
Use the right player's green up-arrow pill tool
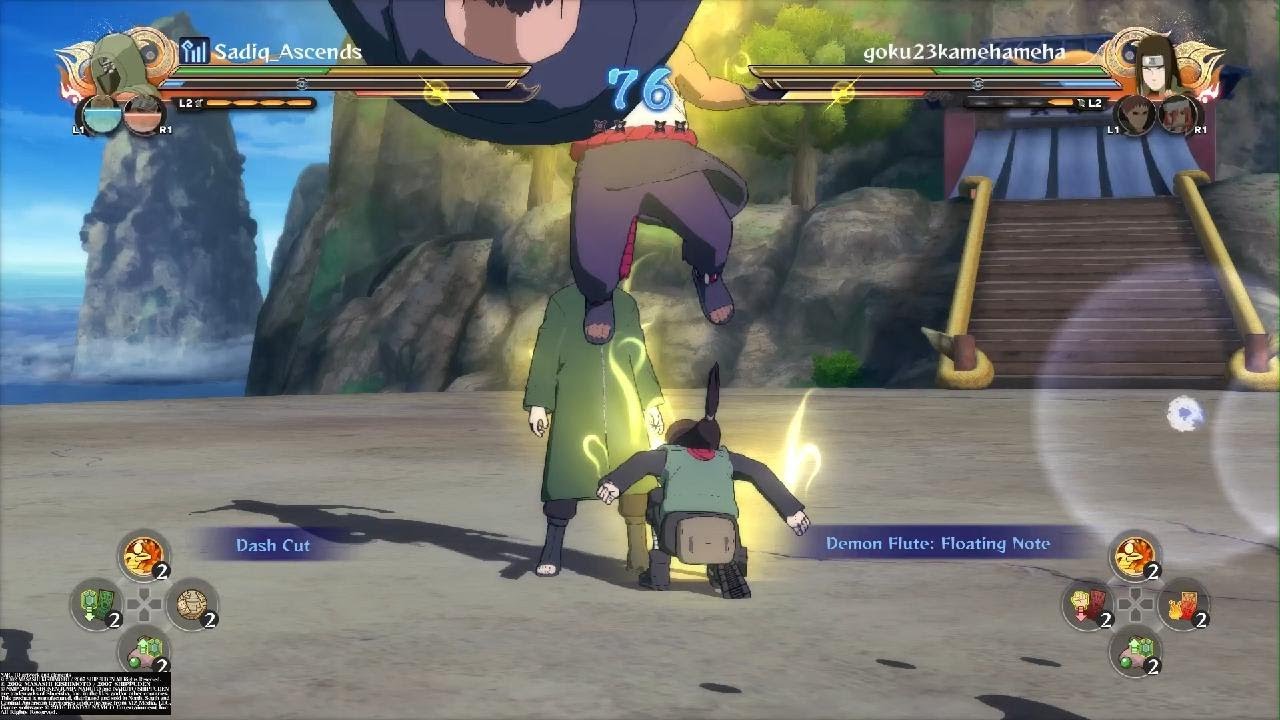coord(1134,651)
